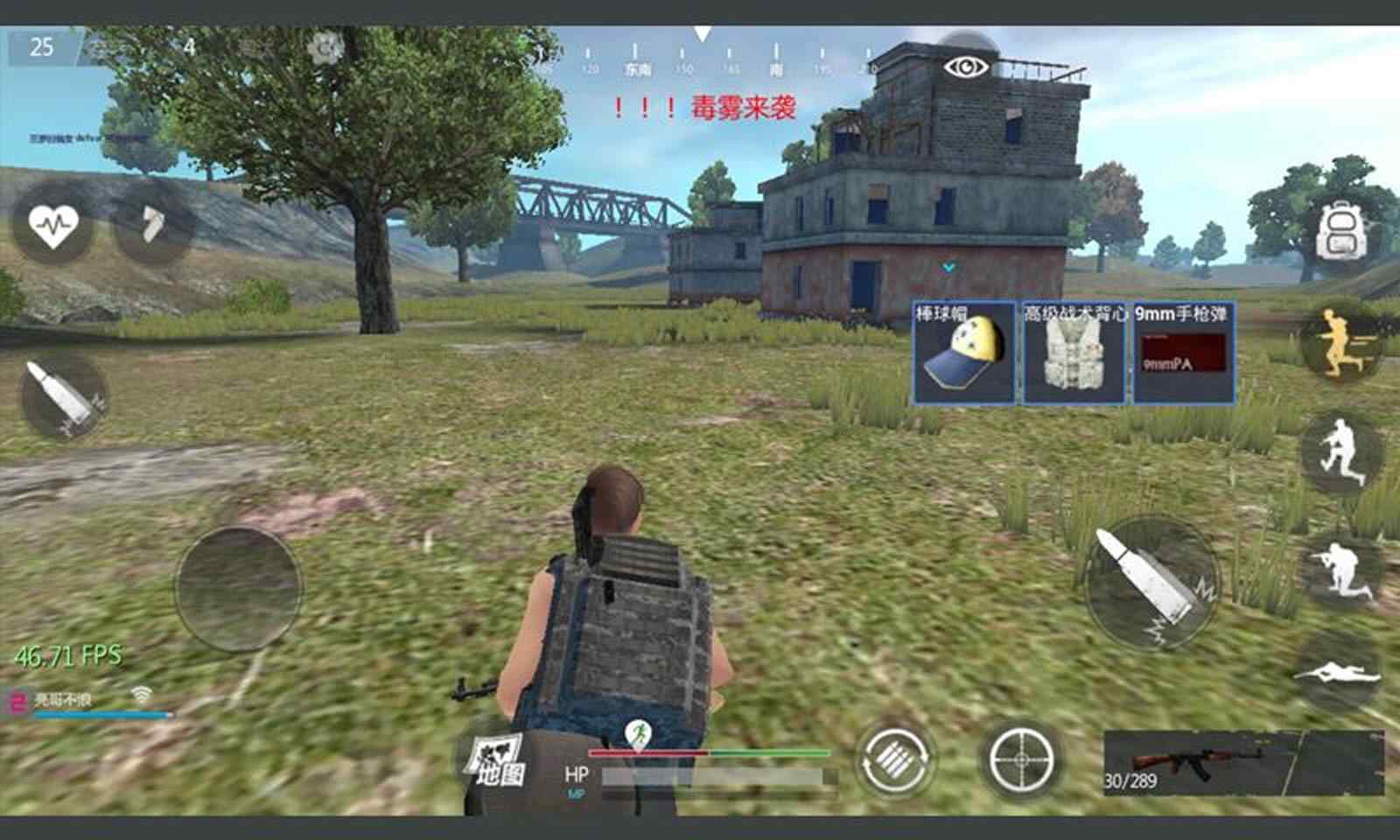
Task: Tap the HP health bar
Action: click(709, 773)
